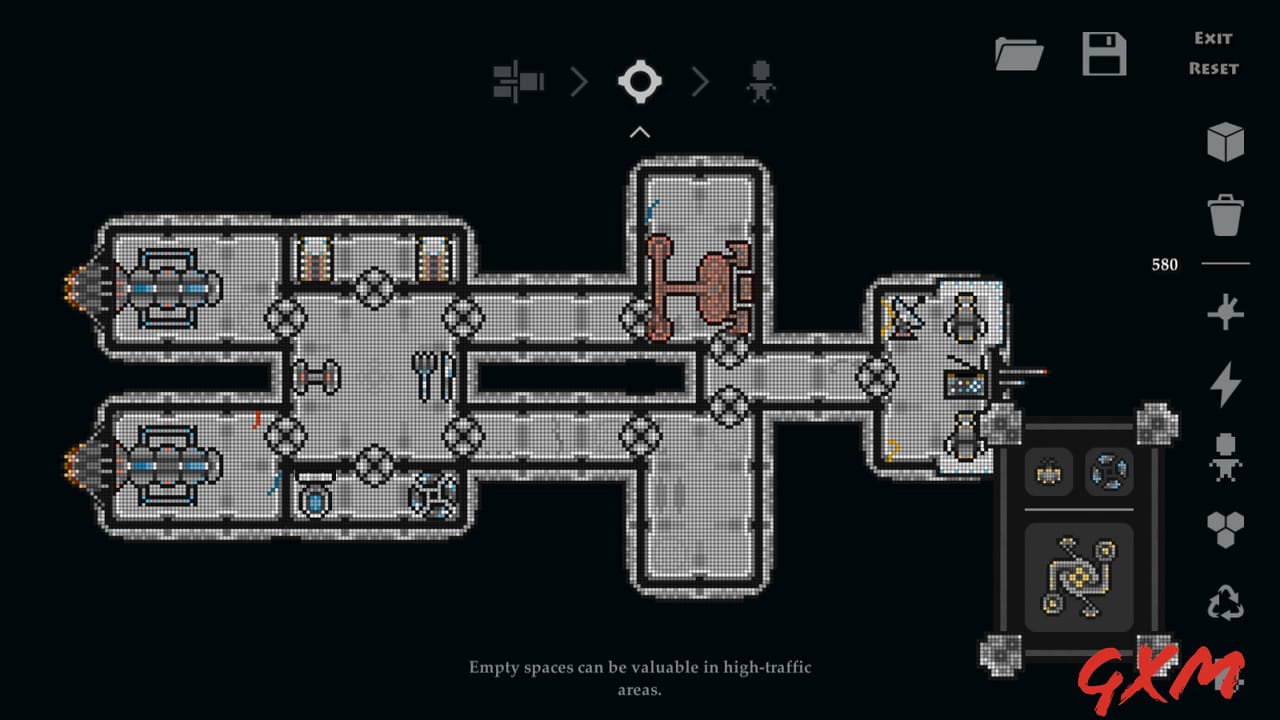Viewport: 1280px width, 720px height.
Task: Switch to the crew assignment stage
Action: click(x=761, y=82)
